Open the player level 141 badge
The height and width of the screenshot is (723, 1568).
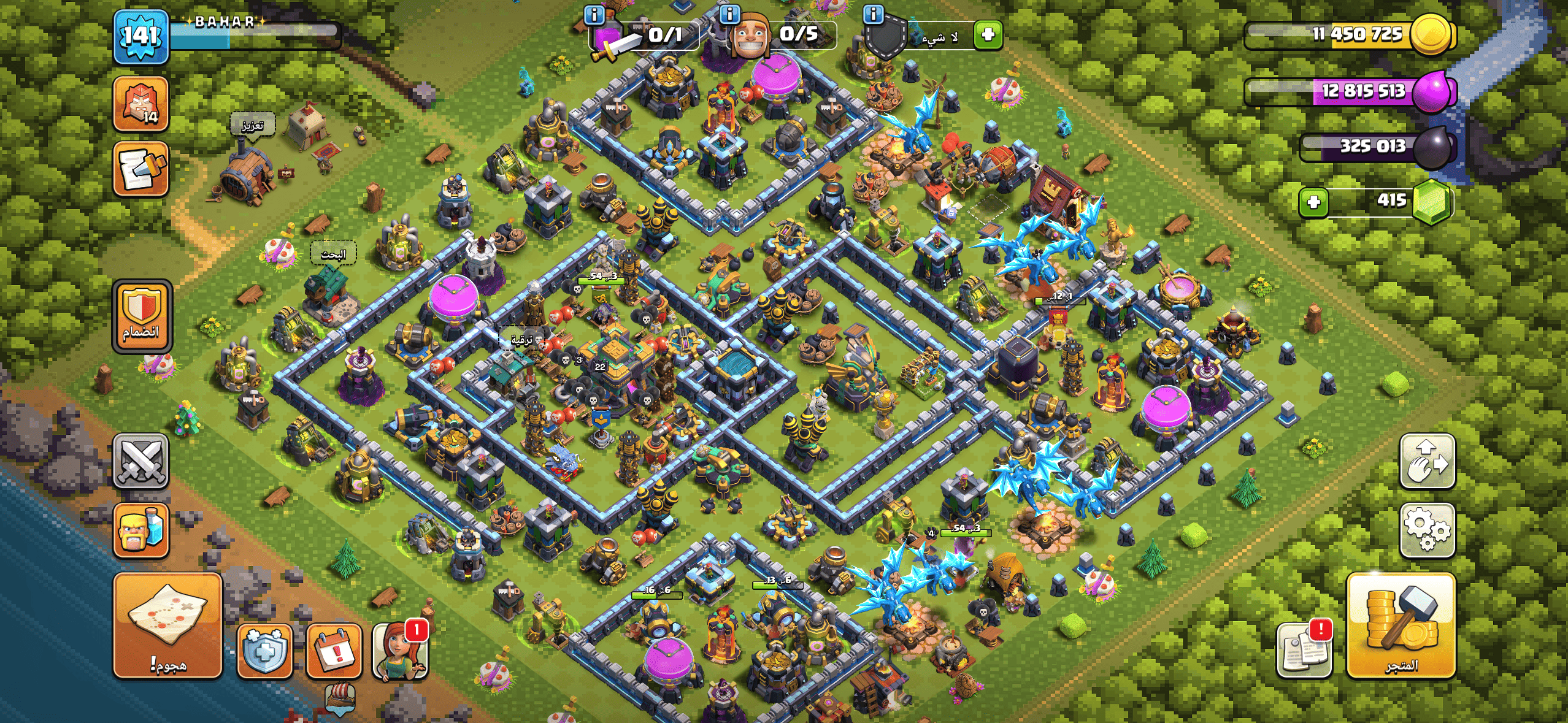tap(141, 37)
